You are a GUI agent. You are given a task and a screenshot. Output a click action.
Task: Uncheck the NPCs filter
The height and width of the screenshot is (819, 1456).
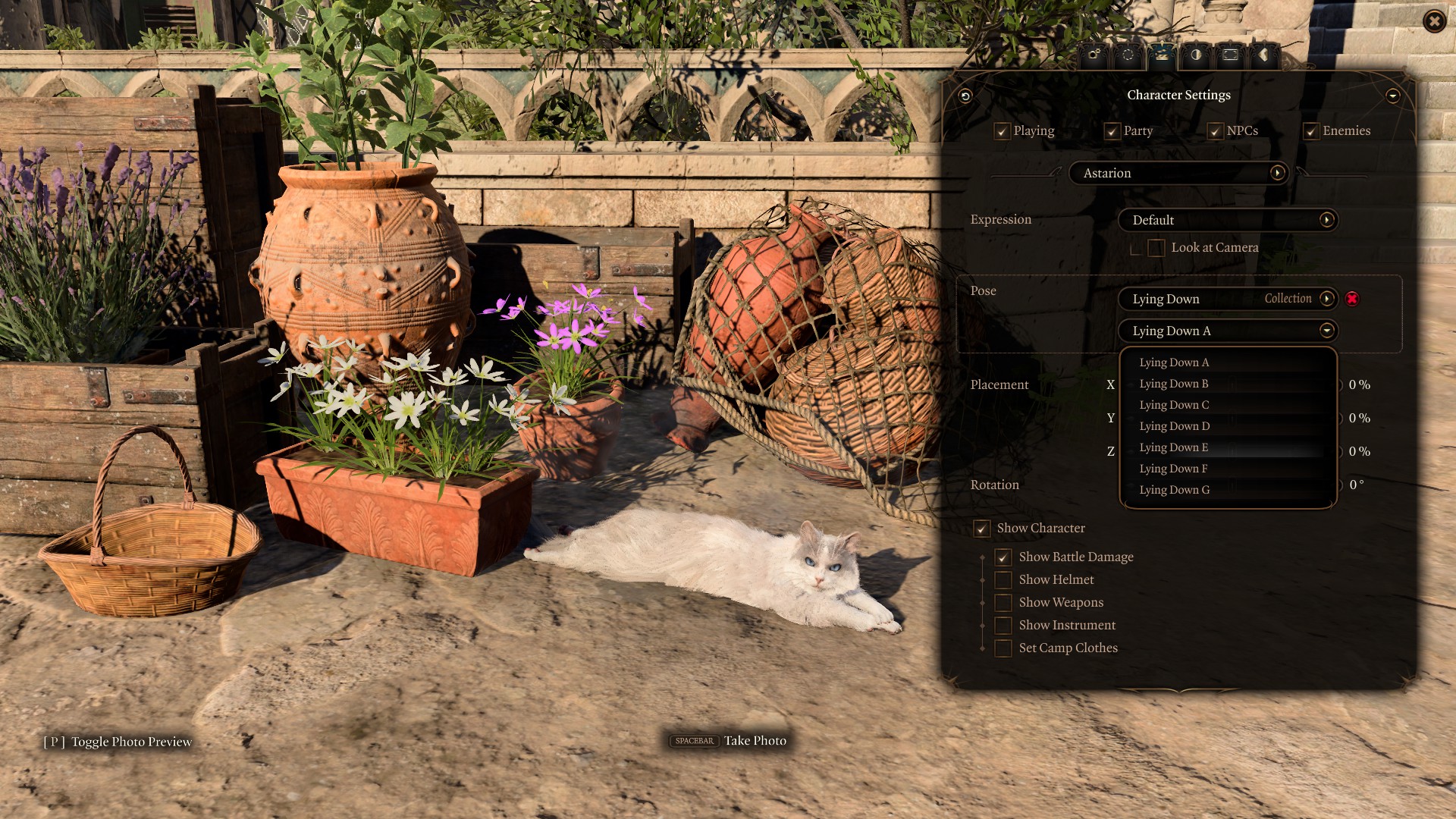(x=1215, y=131)
